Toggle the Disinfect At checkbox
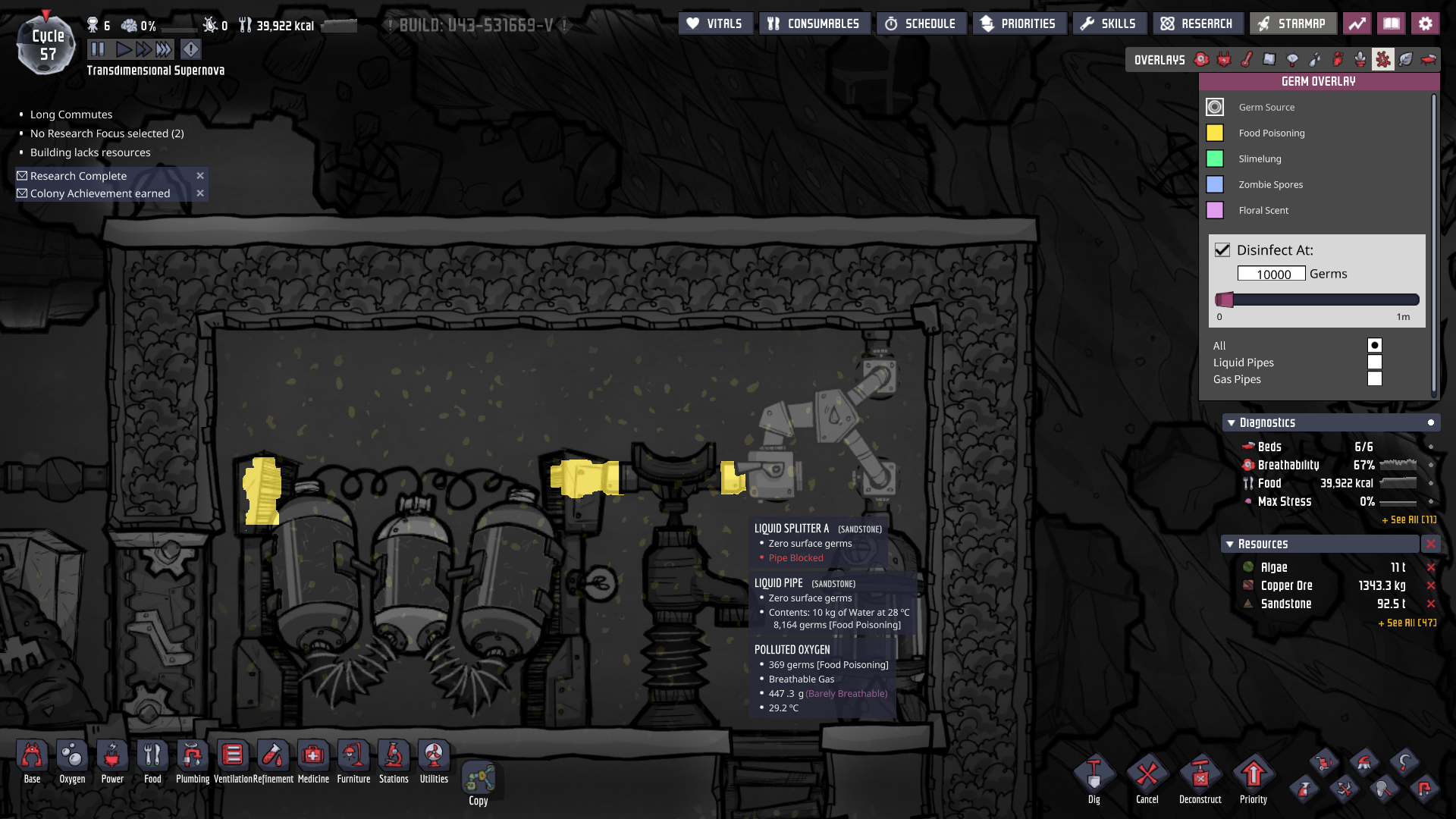 [x=1222, y=250]
